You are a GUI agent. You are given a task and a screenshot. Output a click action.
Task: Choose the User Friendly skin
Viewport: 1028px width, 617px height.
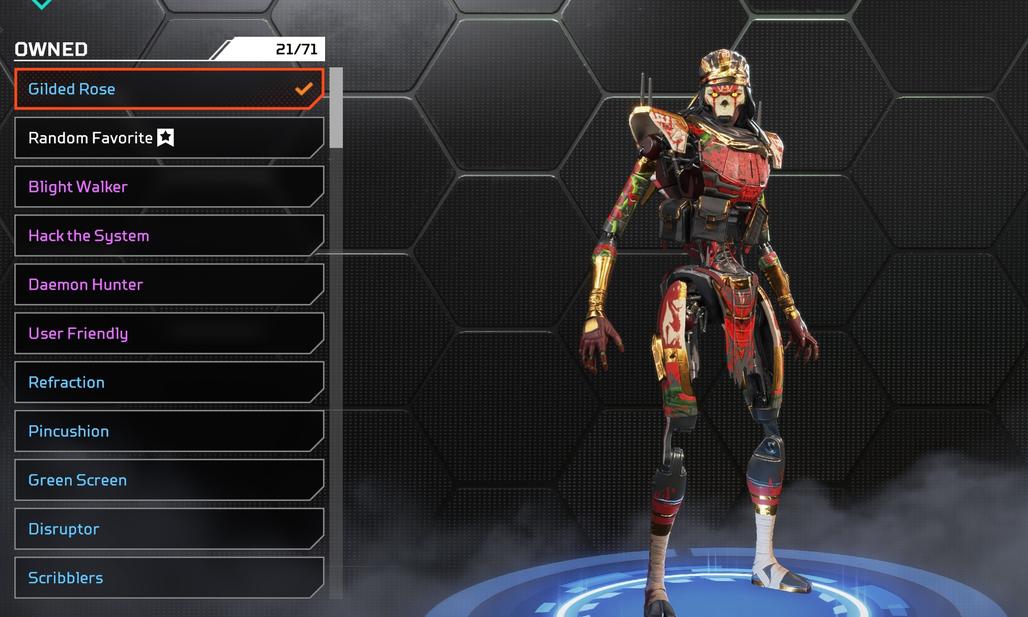[169, 334]
